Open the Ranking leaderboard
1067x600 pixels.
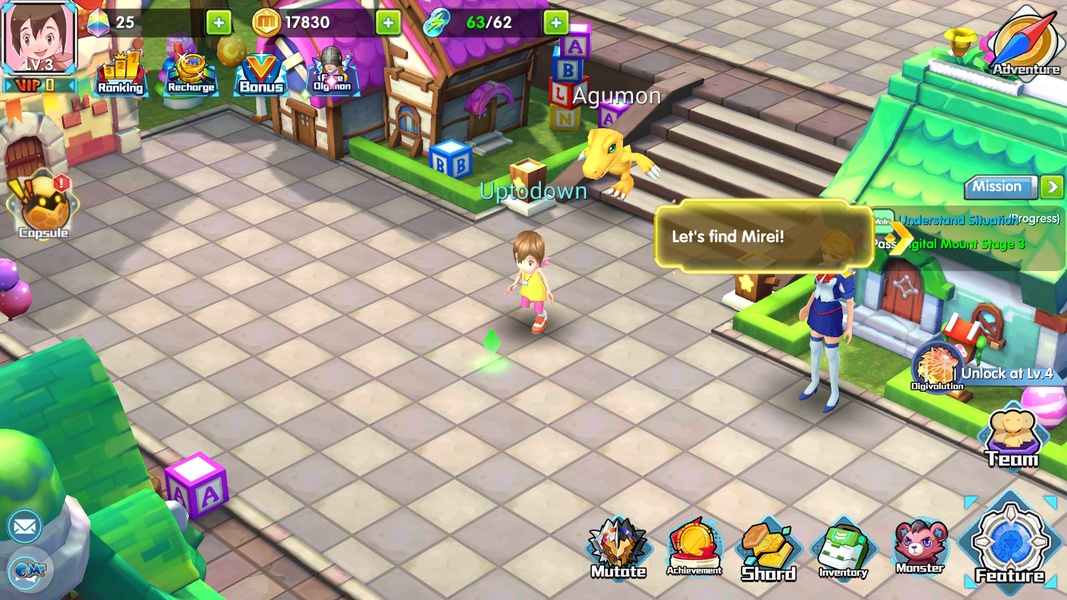click(120, 72)
